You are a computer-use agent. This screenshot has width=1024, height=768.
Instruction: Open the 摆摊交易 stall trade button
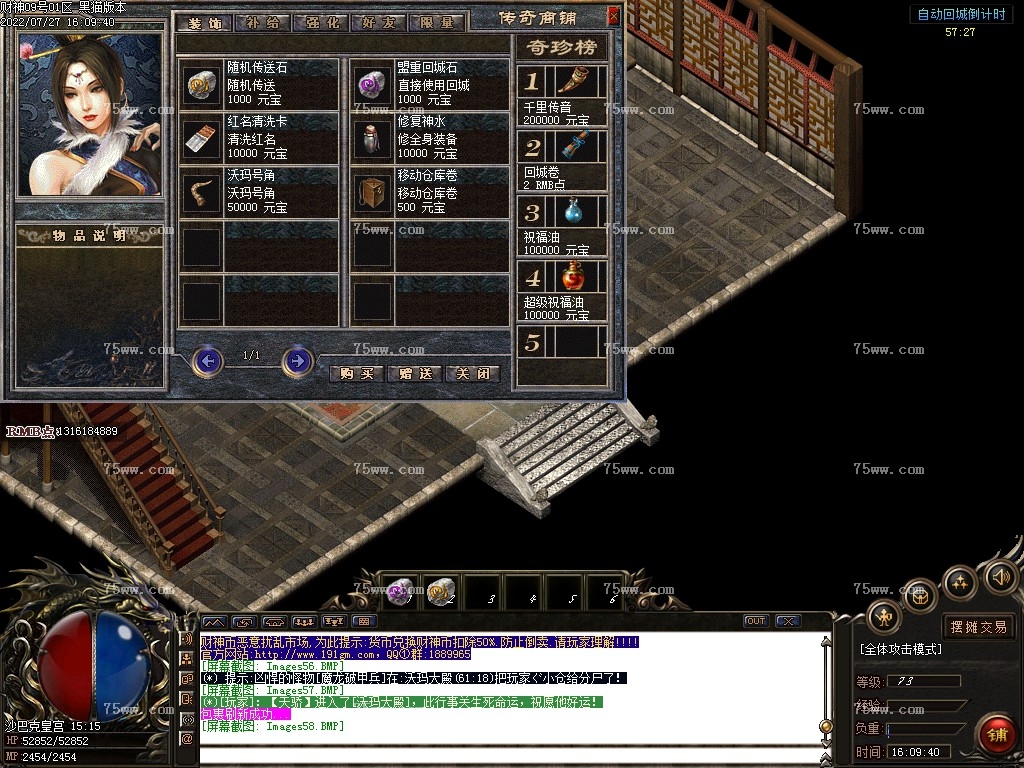coord(979,627)
